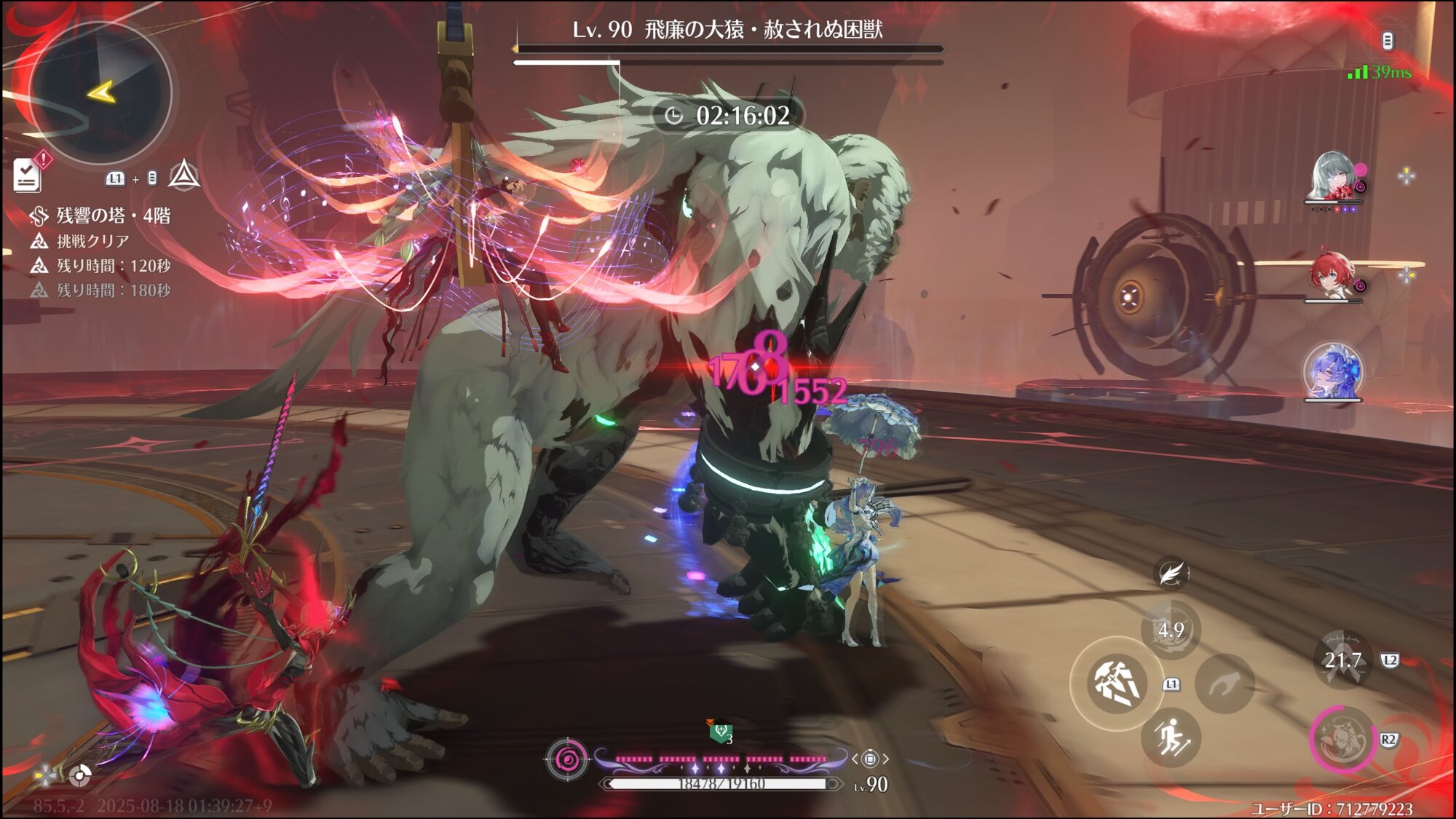Viewport: 1456px width, 819px height.
Task: Activate the resonance skill showing 4.9 cooldown
Action: (x=1171, y=630)
